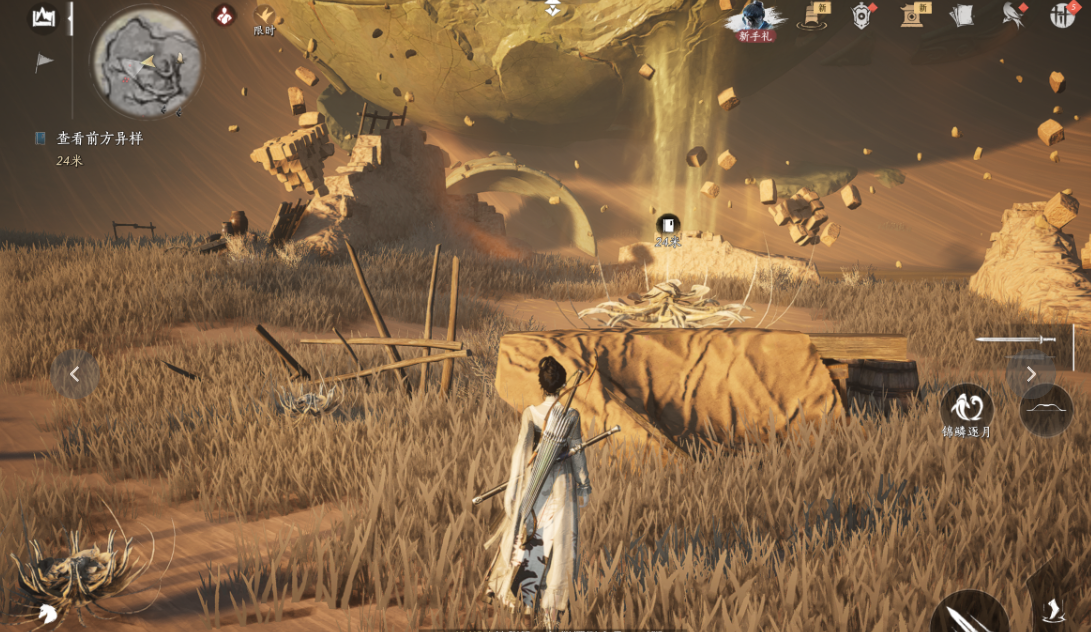This screenshot has height=632, width=1091.
Task: Open the shield emblem icon in top bar
Action: pyautogui.click(x=861, y=15)
